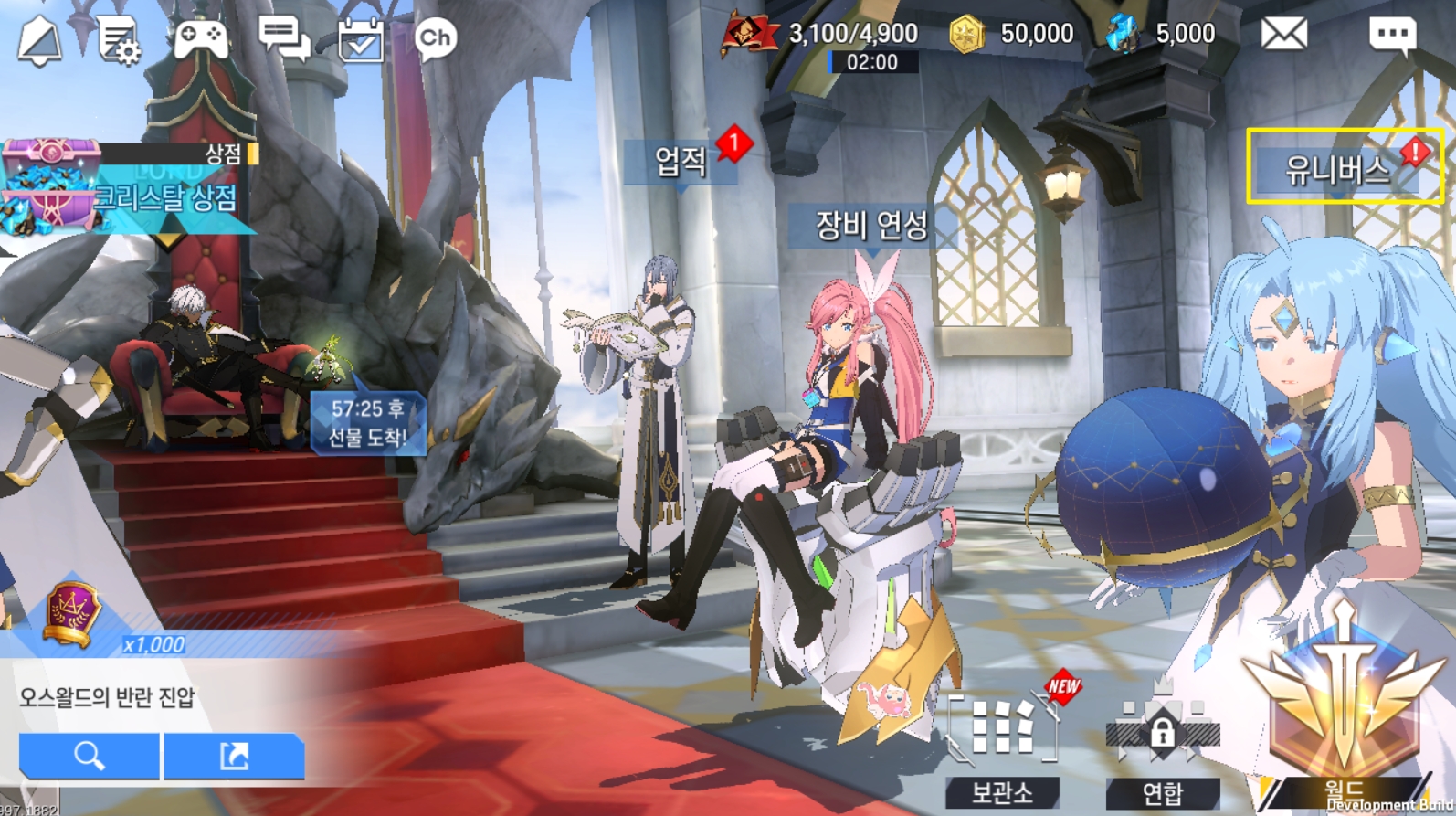Click the gamepad icon
Screen dimensions: 1456x816
pos(201,39)
